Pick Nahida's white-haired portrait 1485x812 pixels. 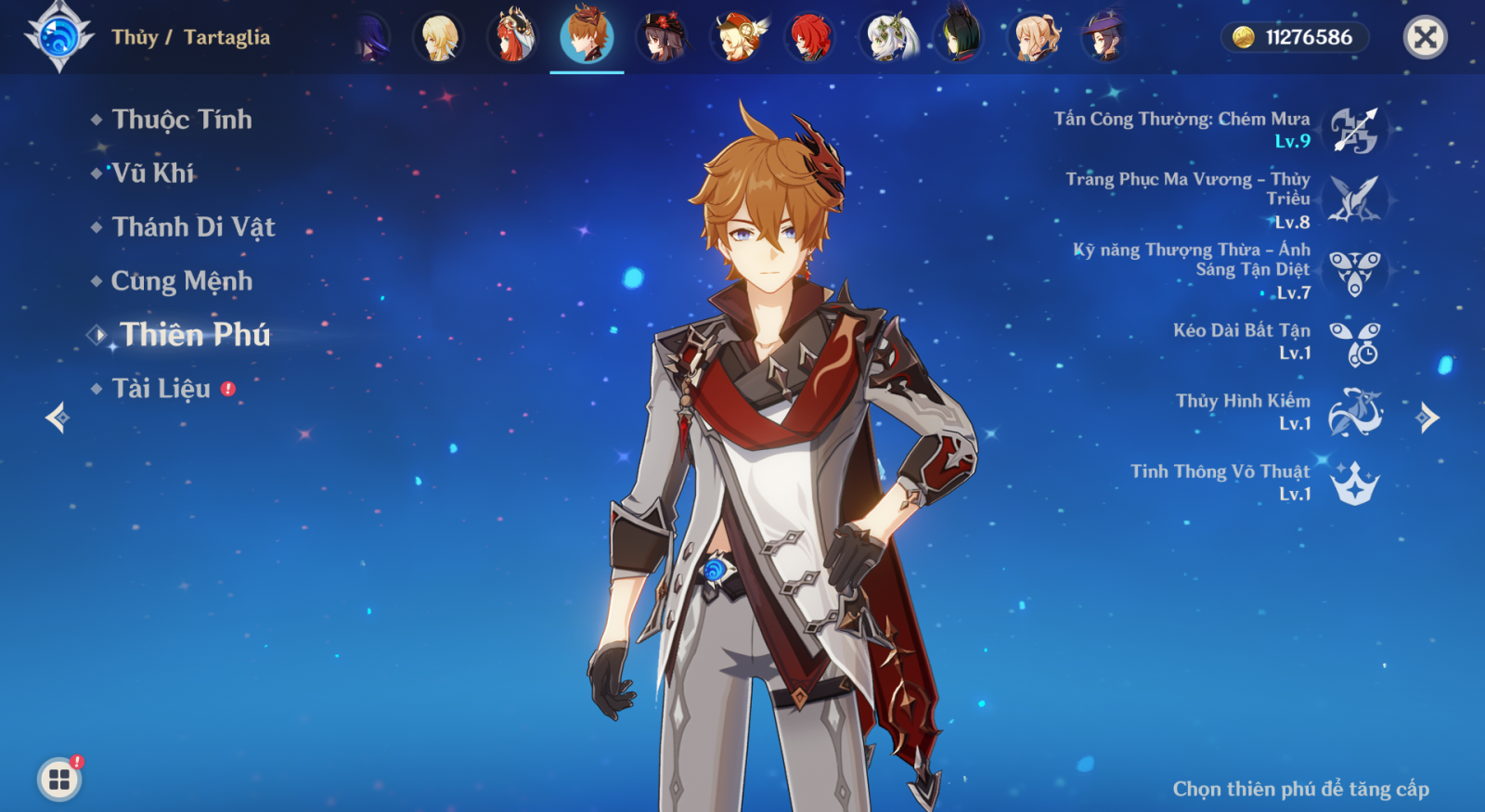888,37
